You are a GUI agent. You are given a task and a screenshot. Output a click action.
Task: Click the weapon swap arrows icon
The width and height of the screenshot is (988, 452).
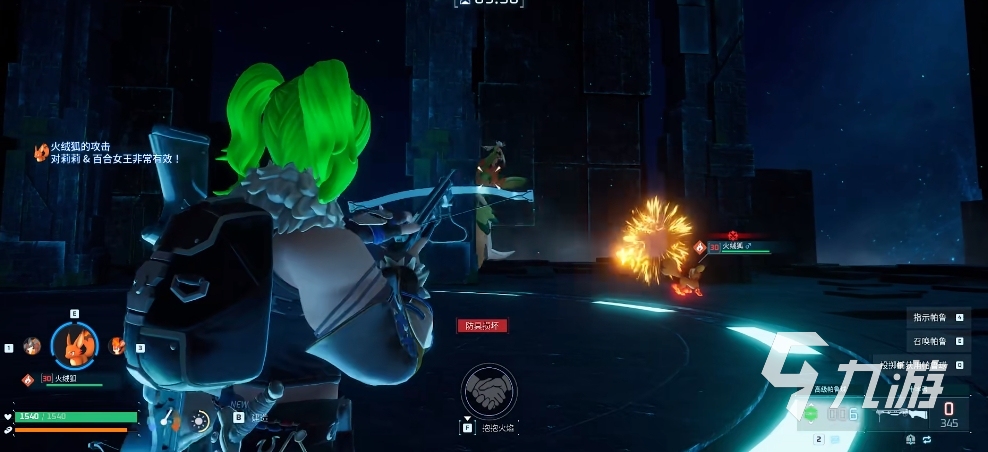[x=927, y=439]
